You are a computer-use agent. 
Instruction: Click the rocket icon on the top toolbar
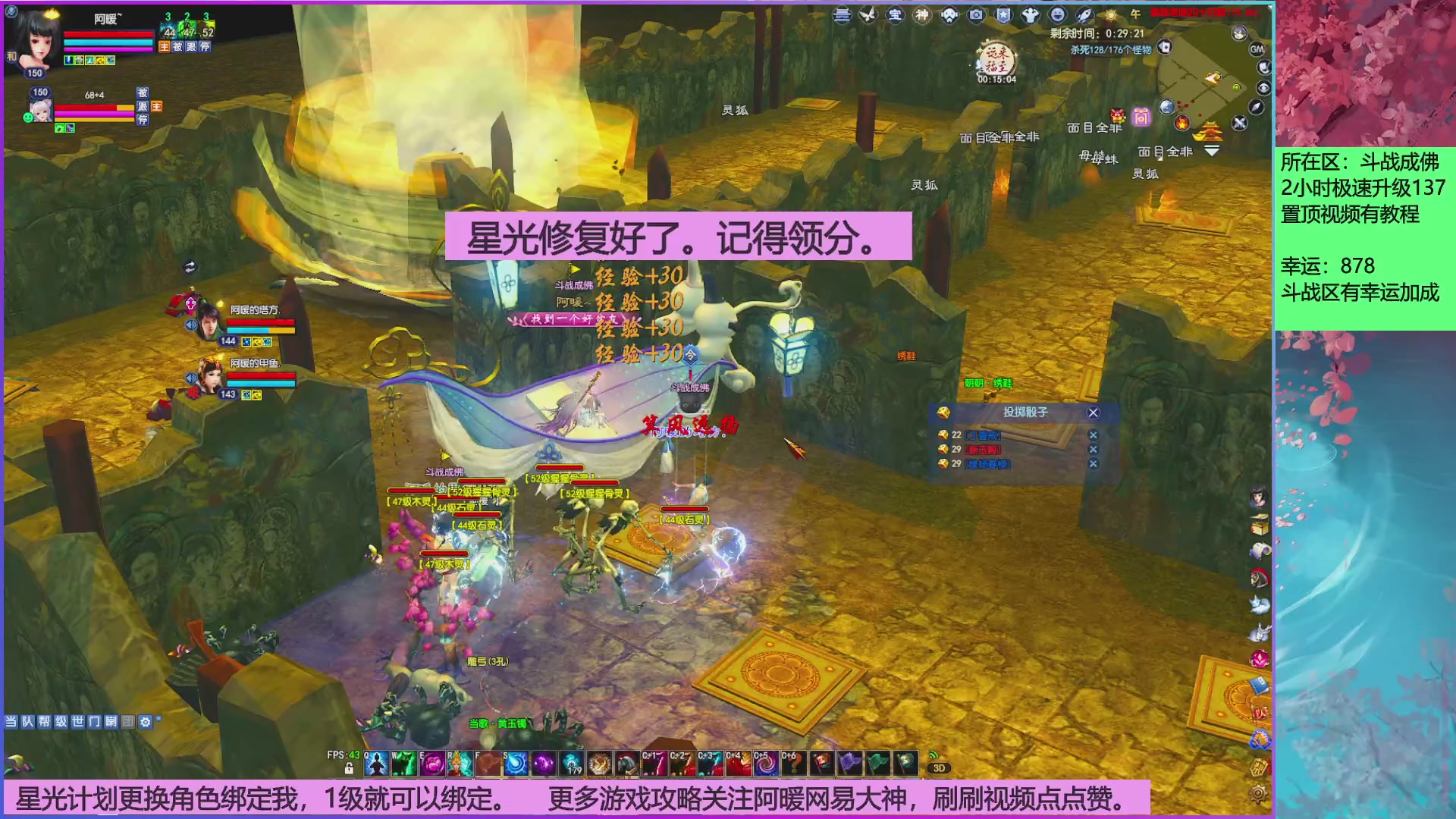[1083, 15]
